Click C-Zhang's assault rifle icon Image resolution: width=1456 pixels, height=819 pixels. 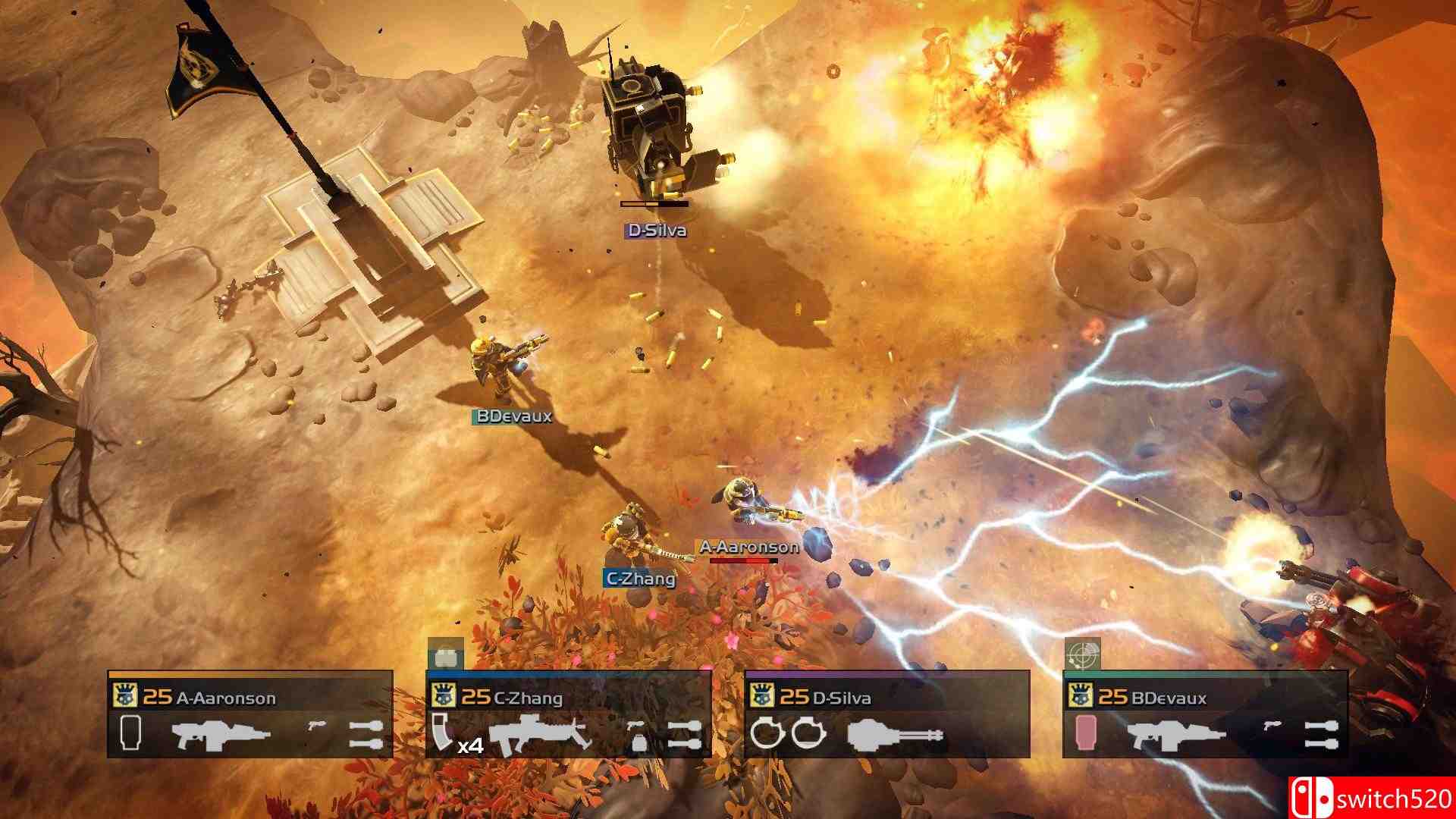click(x=539, y=733)
